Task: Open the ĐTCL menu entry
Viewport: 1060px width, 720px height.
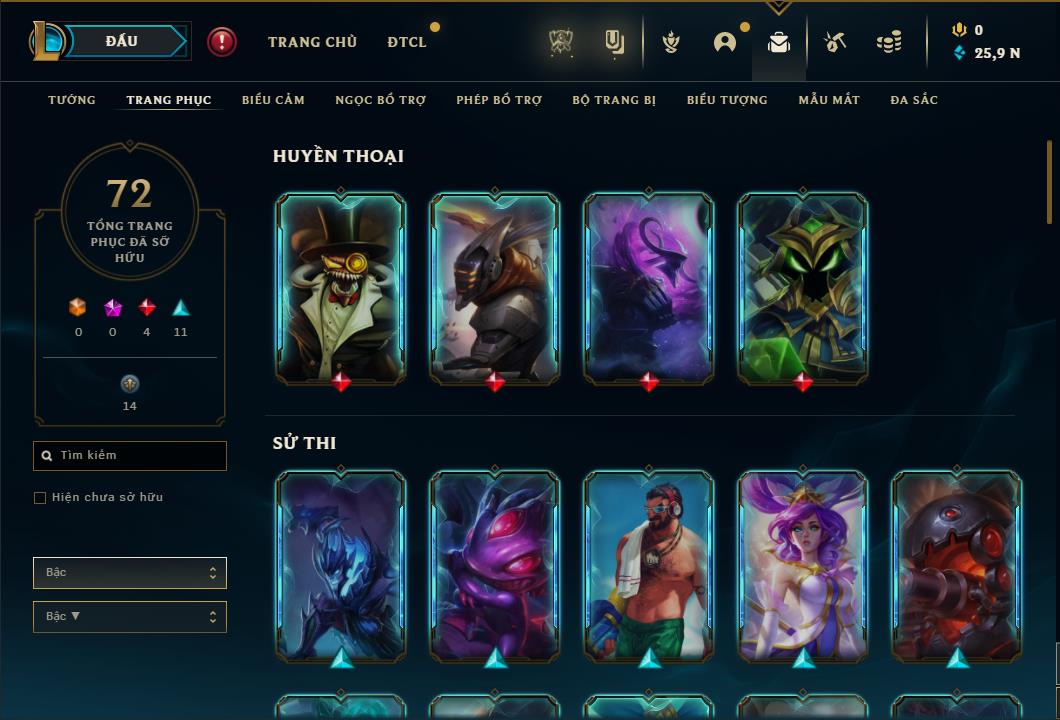Action: (407, 42)
